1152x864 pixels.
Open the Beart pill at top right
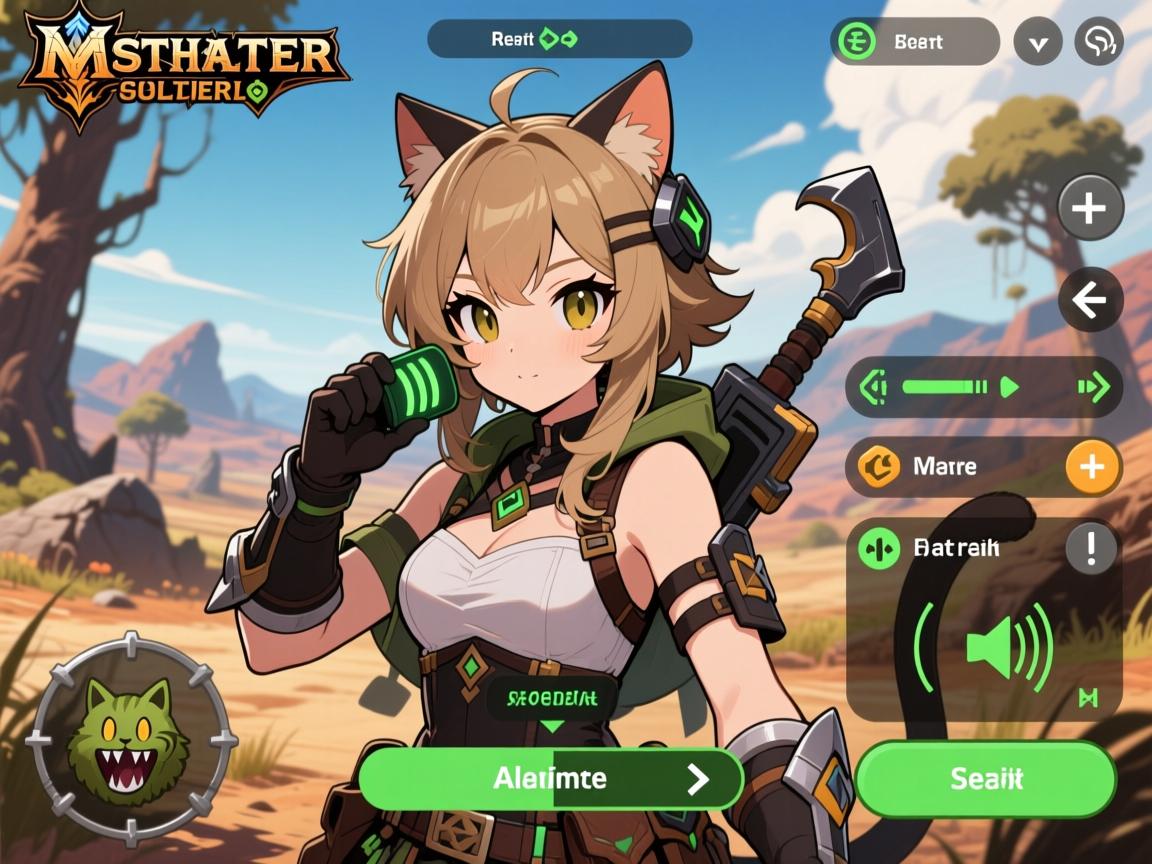point(914,42)
